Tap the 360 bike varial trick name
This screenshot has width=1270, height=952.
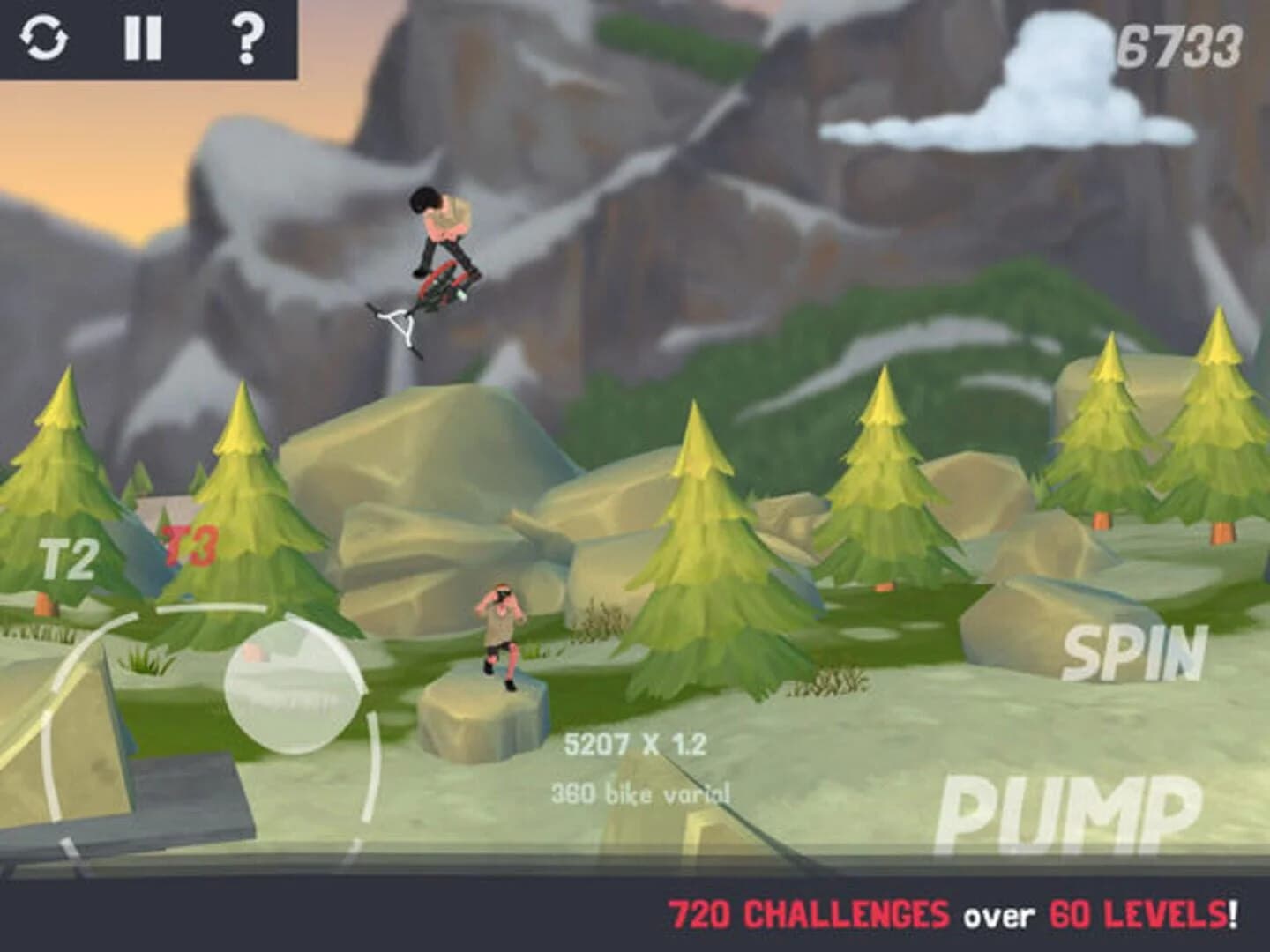tap(641, 792)
